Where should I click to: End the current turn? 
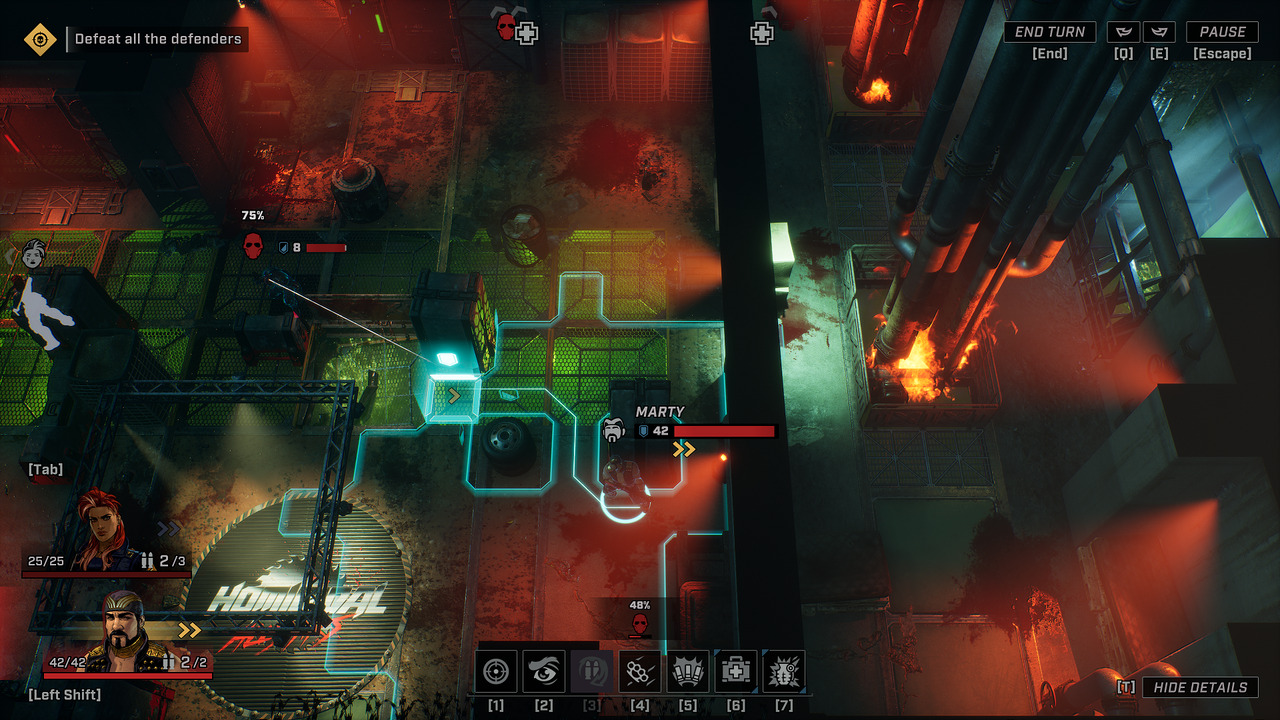click(1049, 32)
